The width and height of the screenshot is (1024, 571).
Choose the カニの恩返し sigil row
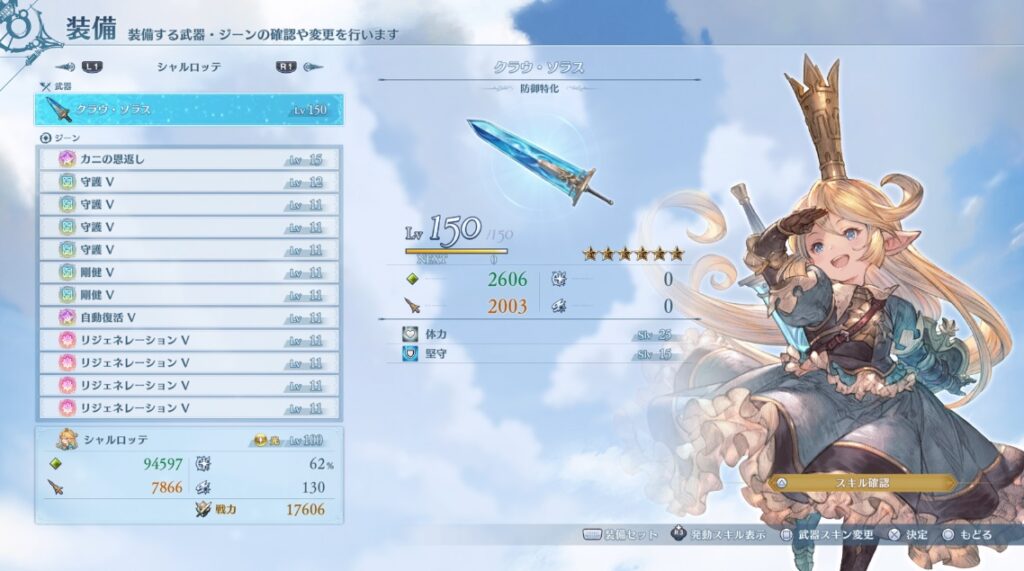(x=190, y=159)
